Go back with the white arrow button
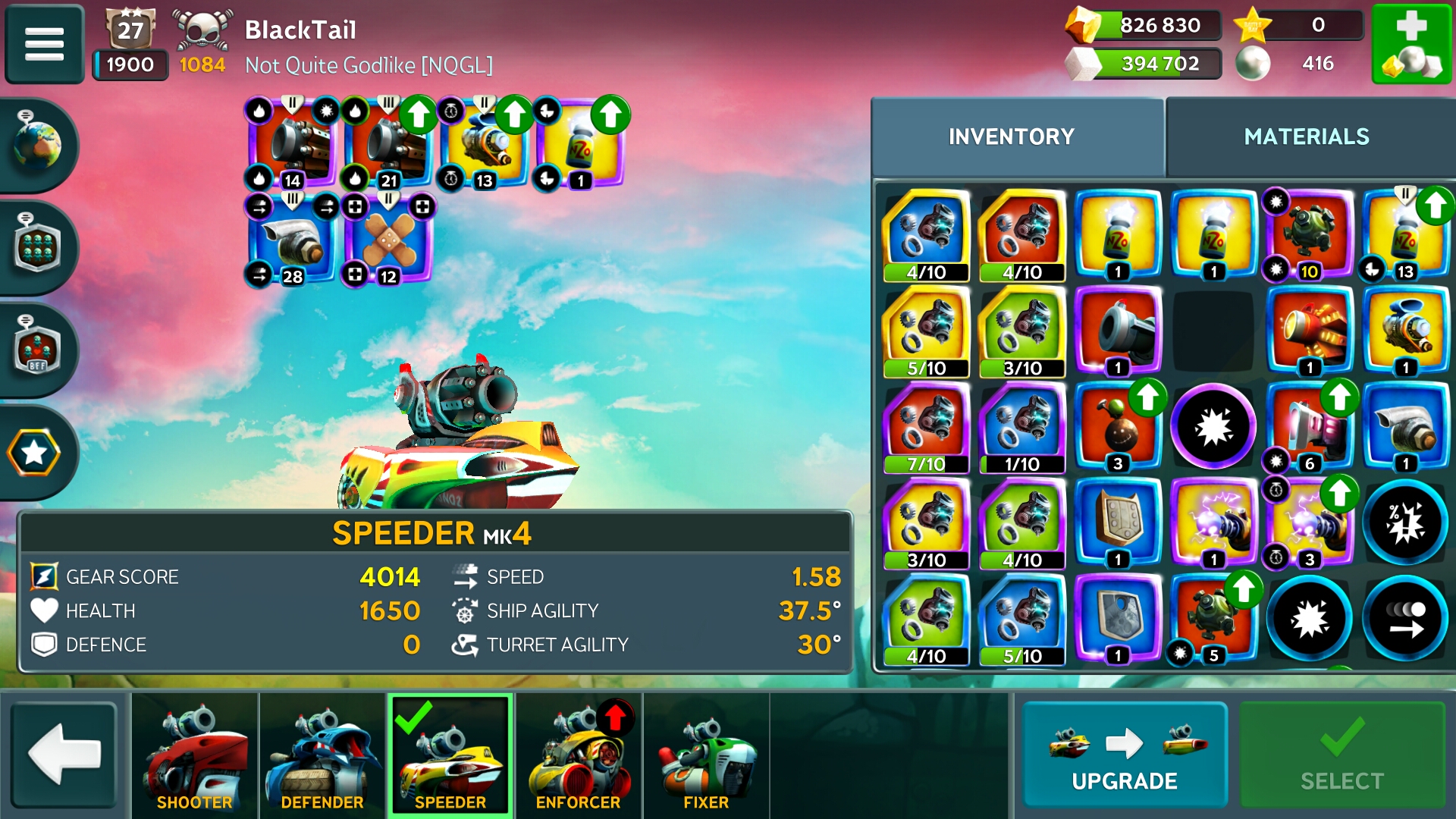 click(64, 755)
